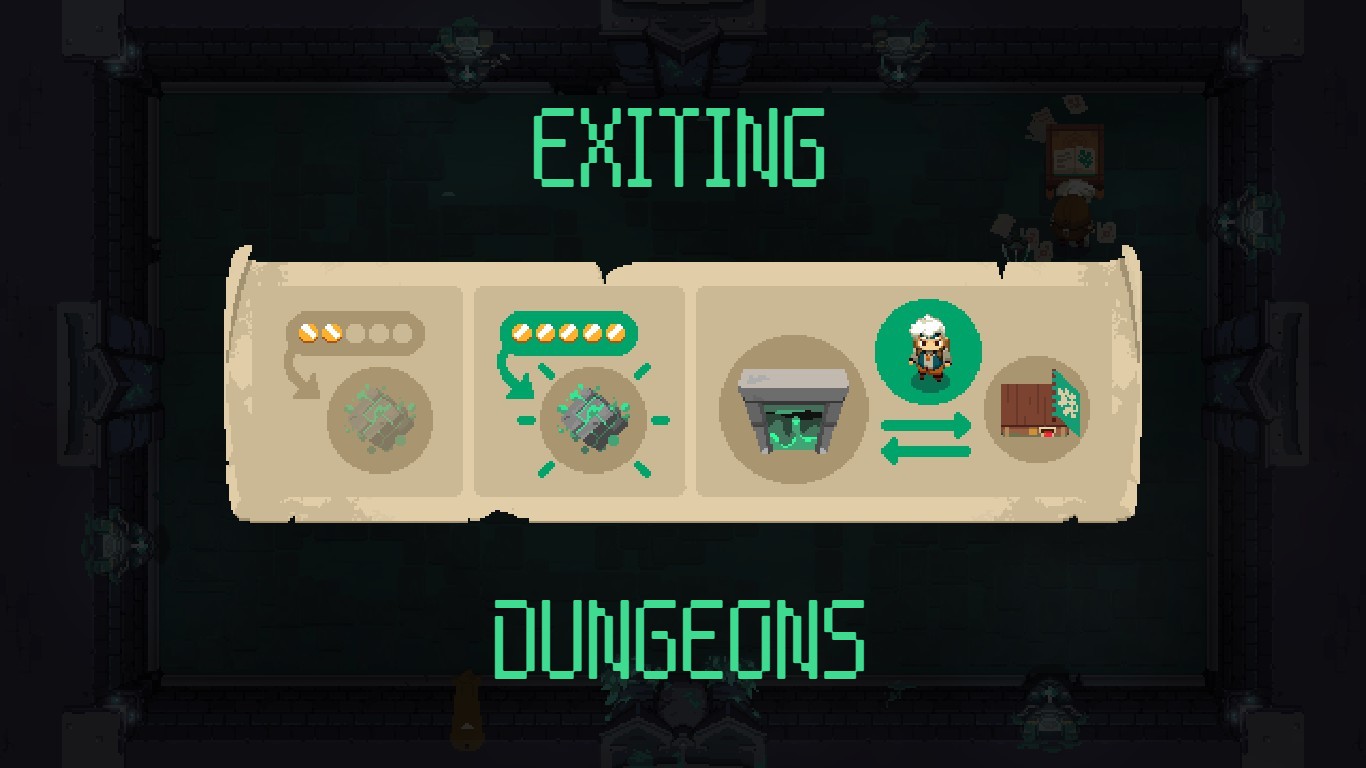Click the adventurer standing below the notice board
1366x768 pixels.
(x=1070, y=215)
